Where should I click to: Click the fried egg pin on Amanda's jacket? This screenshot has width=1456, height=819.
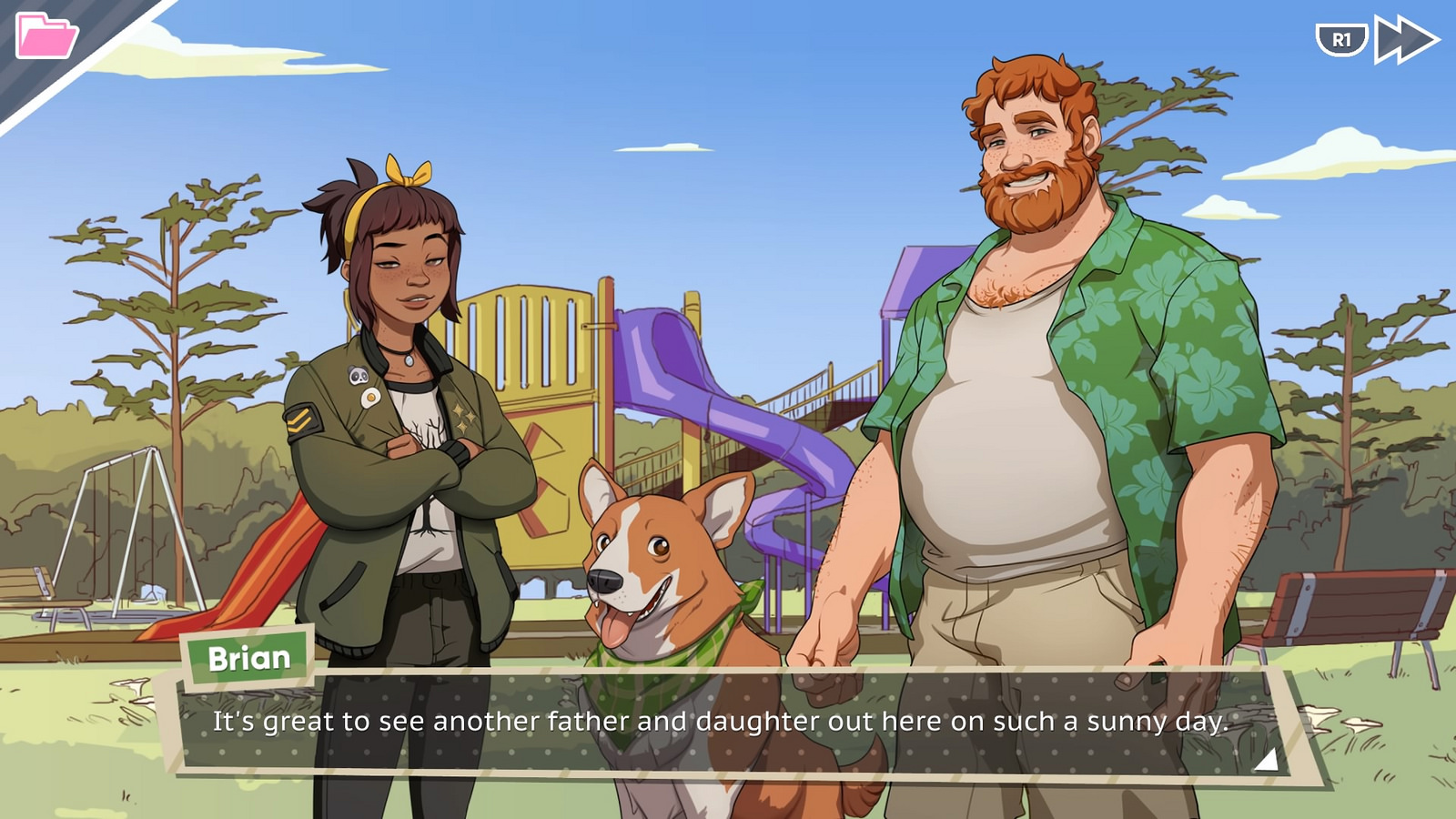[x=370, y=398]
